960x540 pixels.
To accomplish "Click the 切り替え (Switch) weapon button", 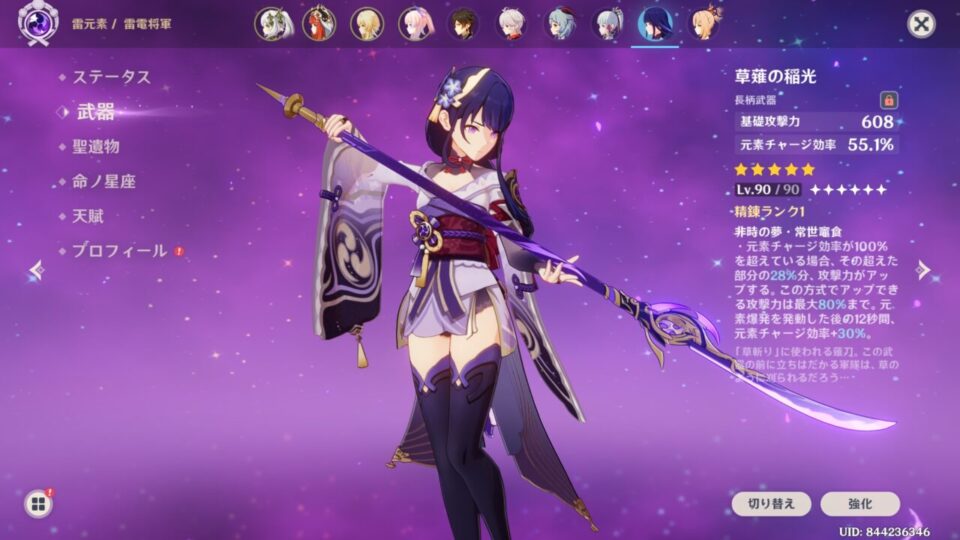I will click(x=764, y=504).
